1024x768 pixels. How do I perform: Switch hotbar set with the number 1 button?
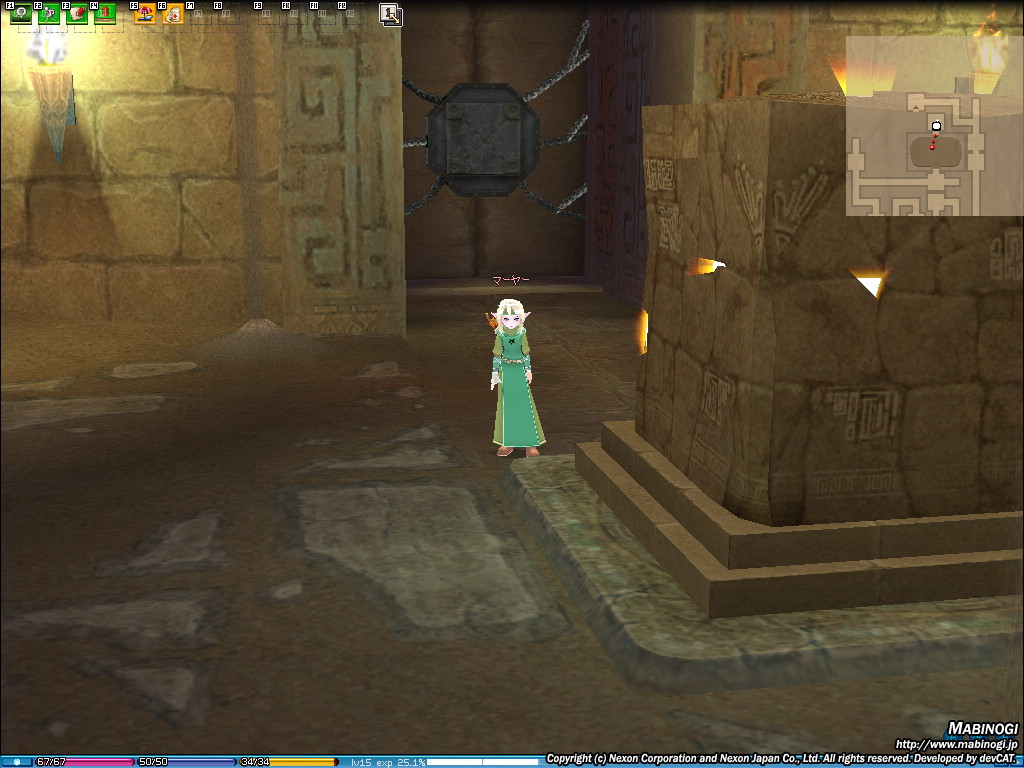(390, 14)
